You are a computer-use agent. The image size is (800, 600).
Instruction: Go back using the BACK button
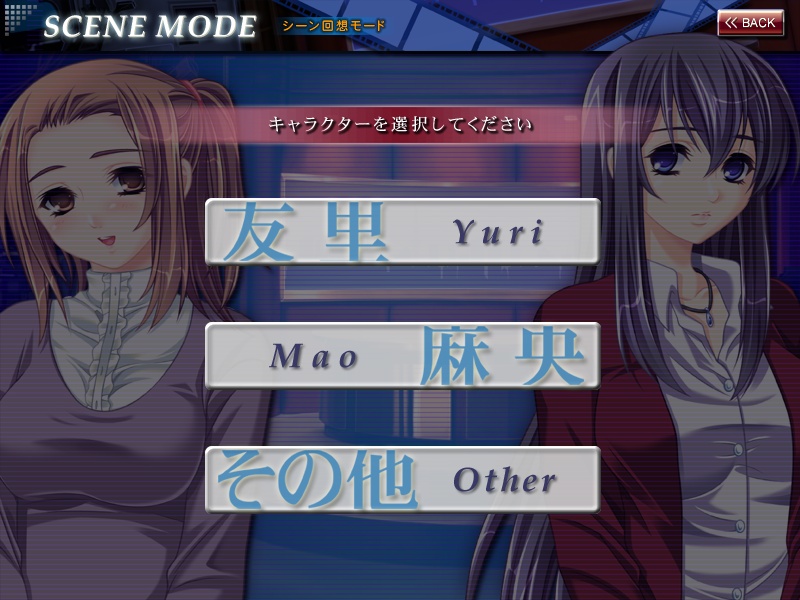coord(750,23)
